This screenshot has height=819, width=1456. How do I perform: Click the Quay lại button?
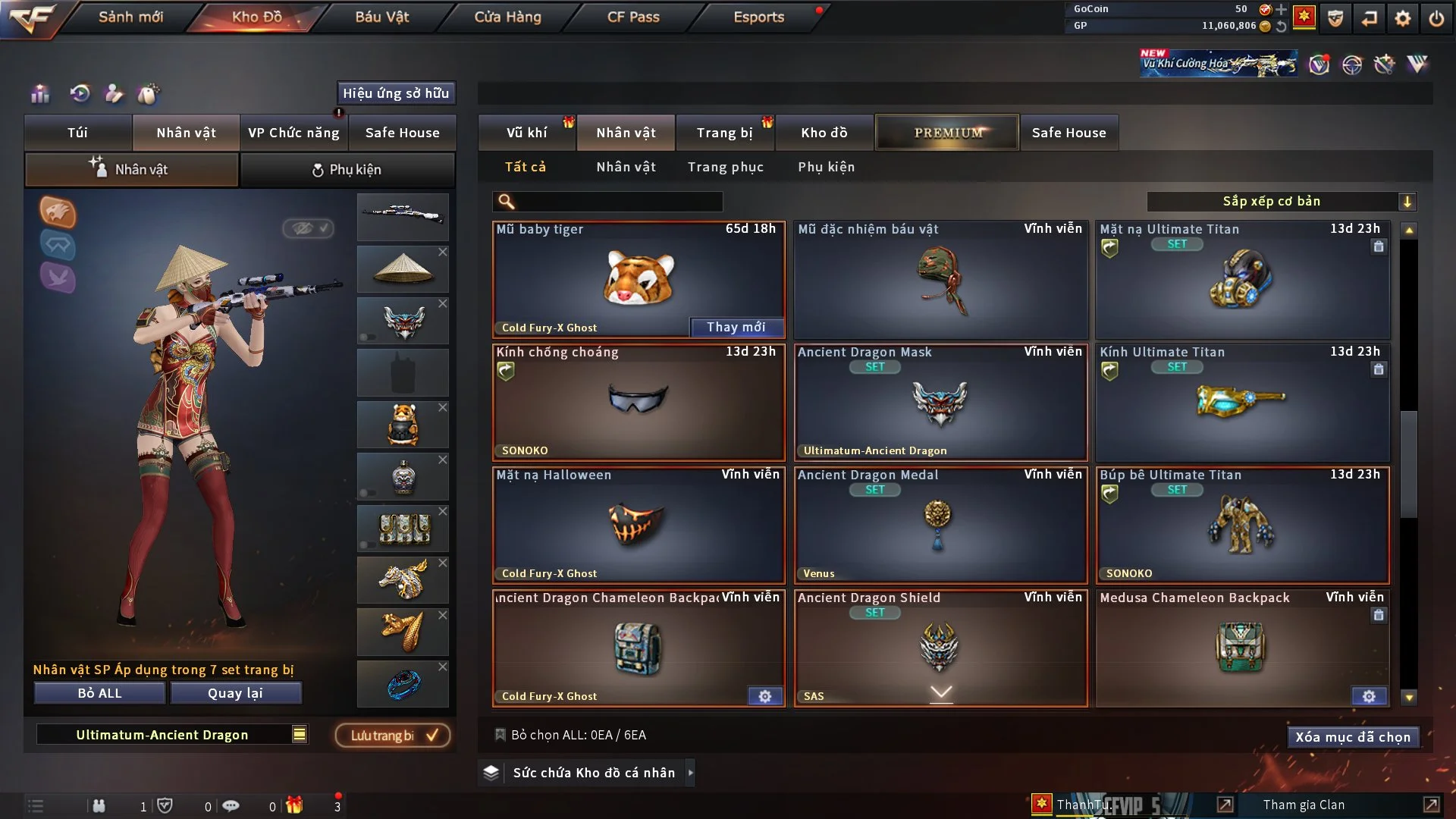235,693
